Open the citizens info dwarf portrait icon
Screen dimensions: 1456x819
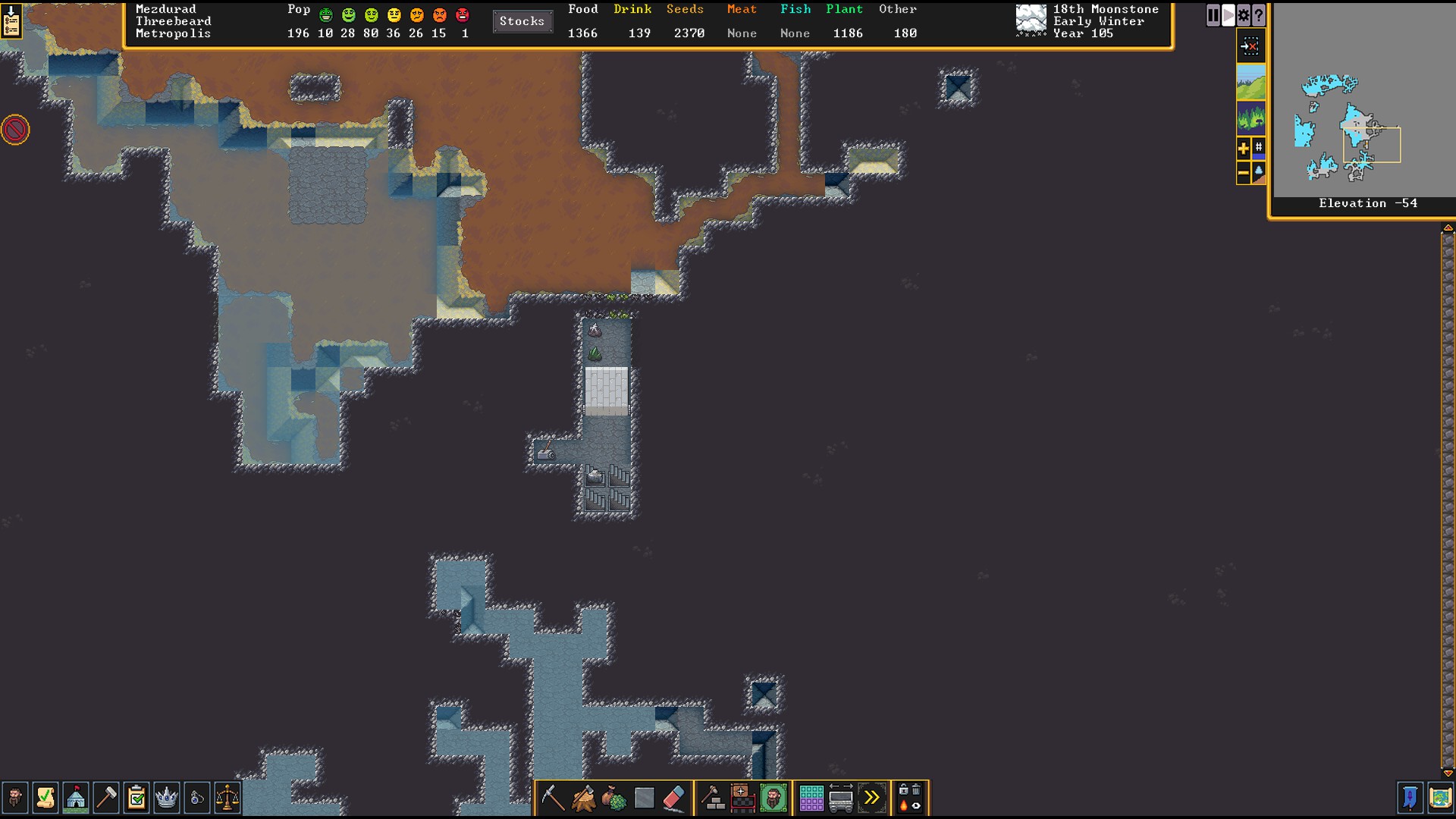click(14, 798)
